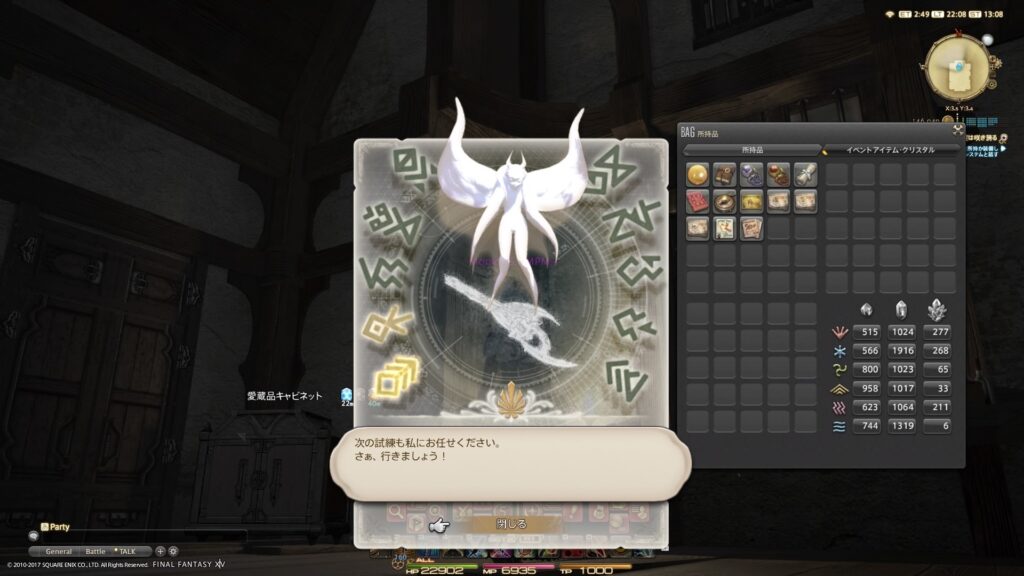1024x576 pixels.
Task: Switch to the 所持品 inventory tab
Action: pos(752,150)
